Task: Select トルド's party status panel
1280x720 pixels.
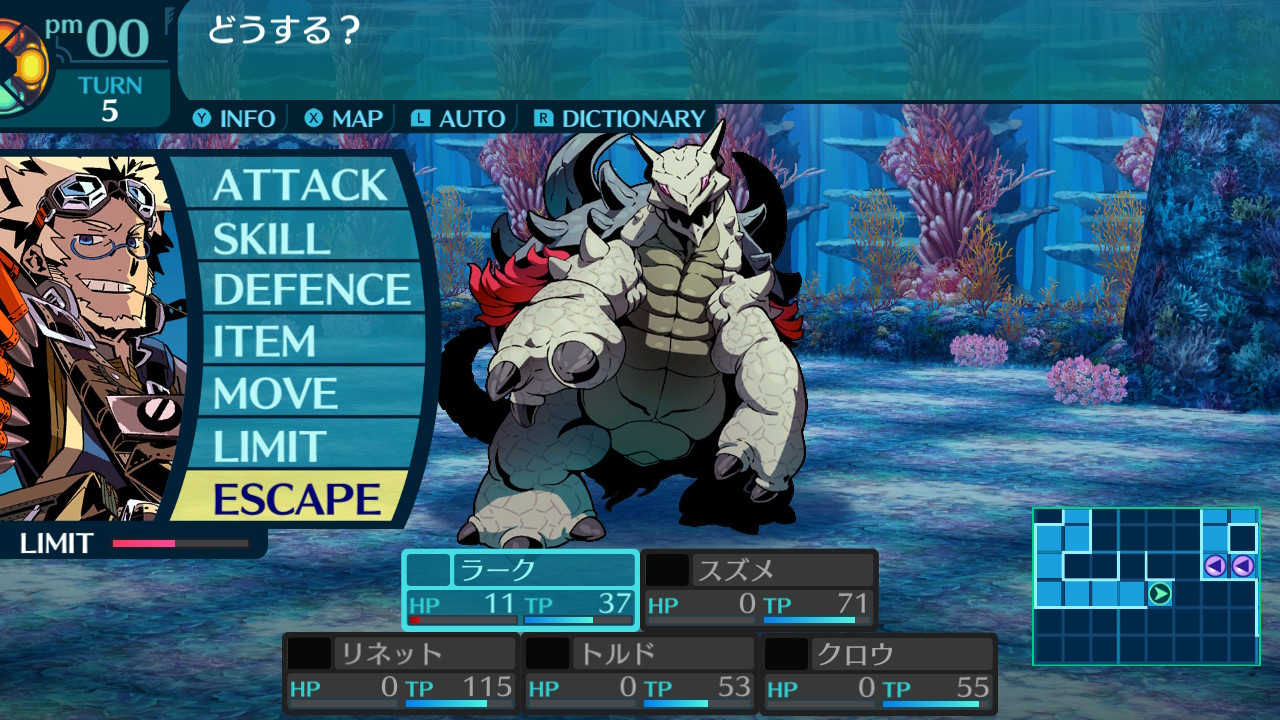Action: (640, 673)
